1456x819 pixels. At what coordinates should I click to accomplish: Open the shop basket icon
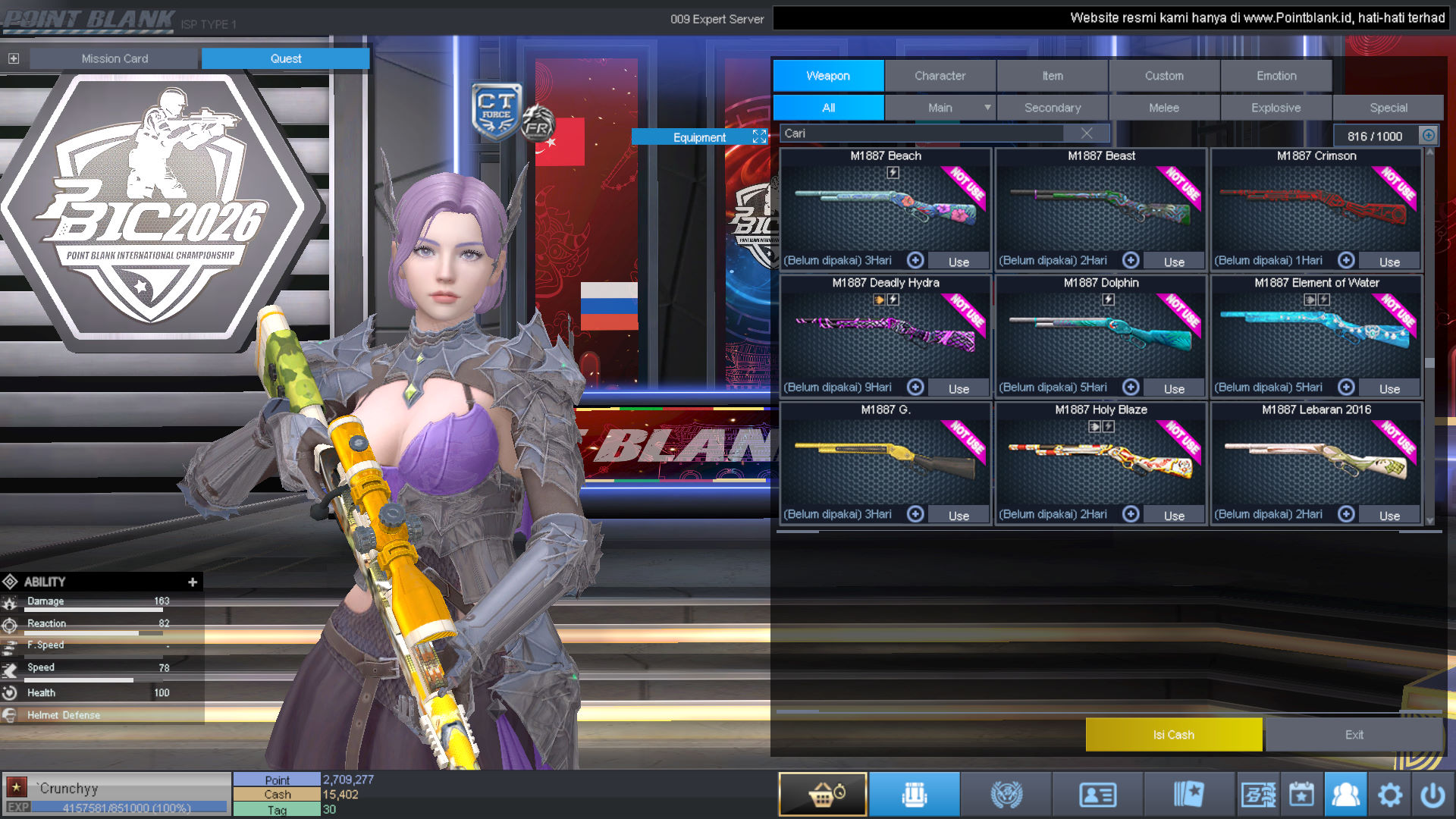click(x=823, y=794)
